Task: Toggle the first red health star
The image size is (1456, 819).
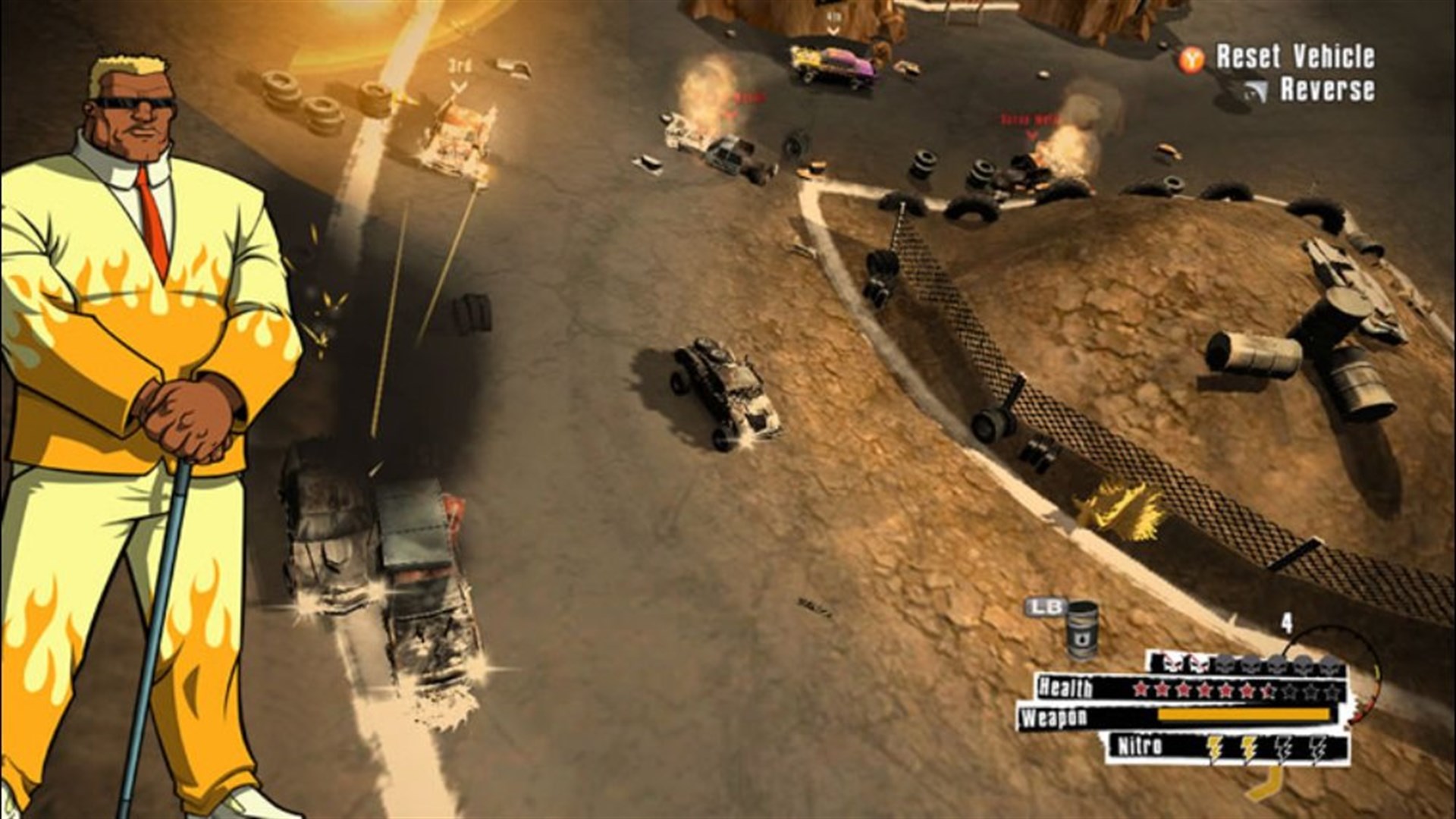Action: [1141, 690]
